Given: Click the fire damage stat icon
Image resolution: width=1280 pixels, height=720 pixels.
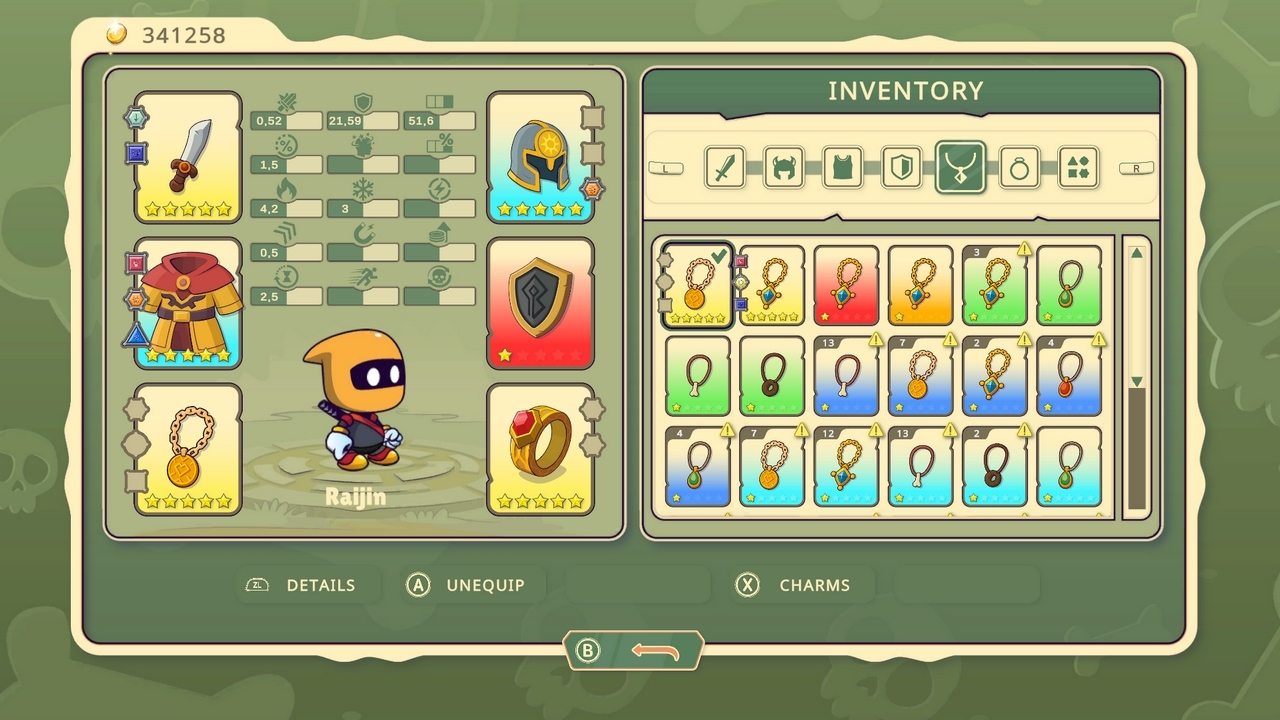Looking at the screenshot, I should [286, 188].
